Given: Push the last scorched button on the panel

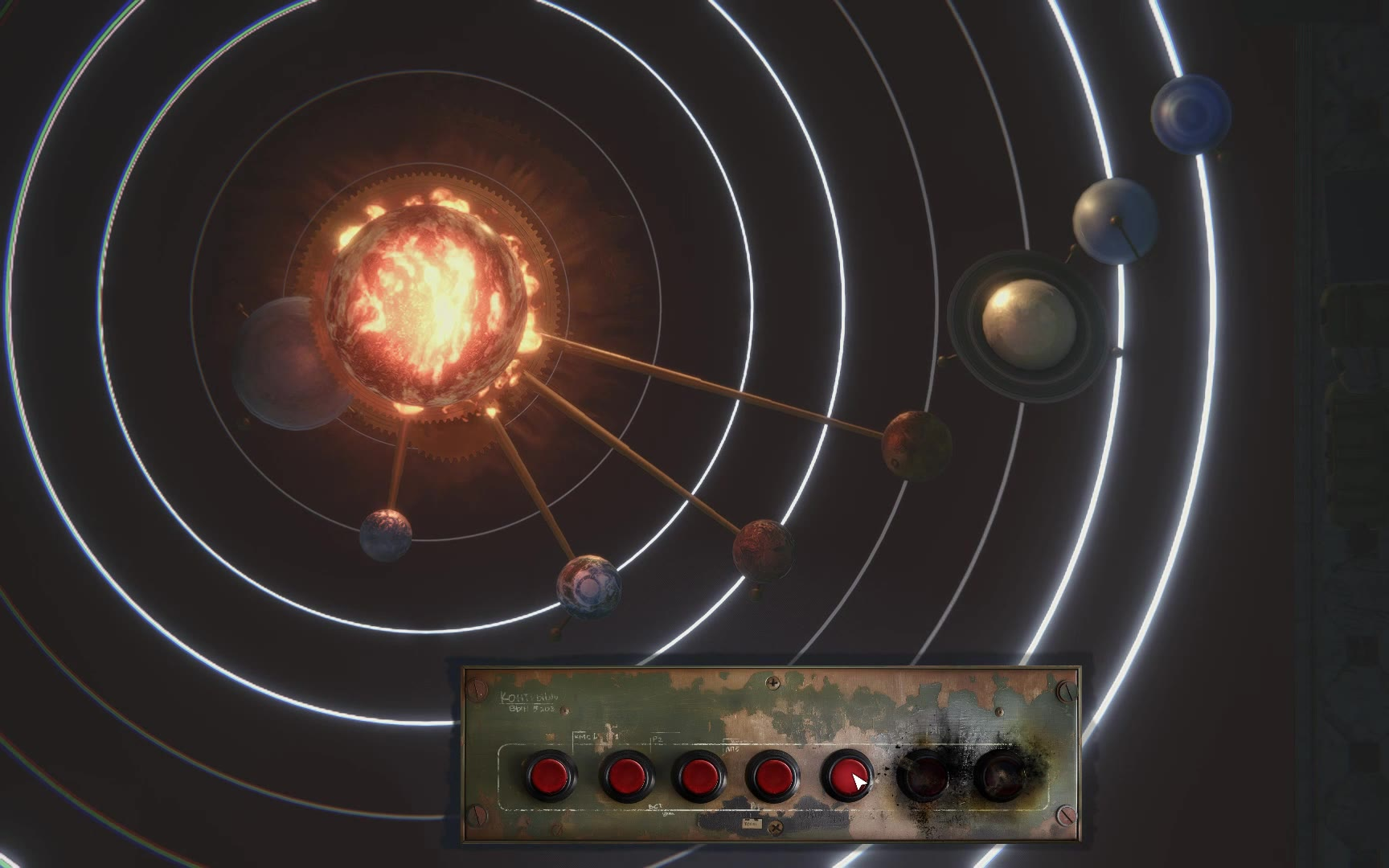Looking at the screenshot, I should [x=1001, y=776].
